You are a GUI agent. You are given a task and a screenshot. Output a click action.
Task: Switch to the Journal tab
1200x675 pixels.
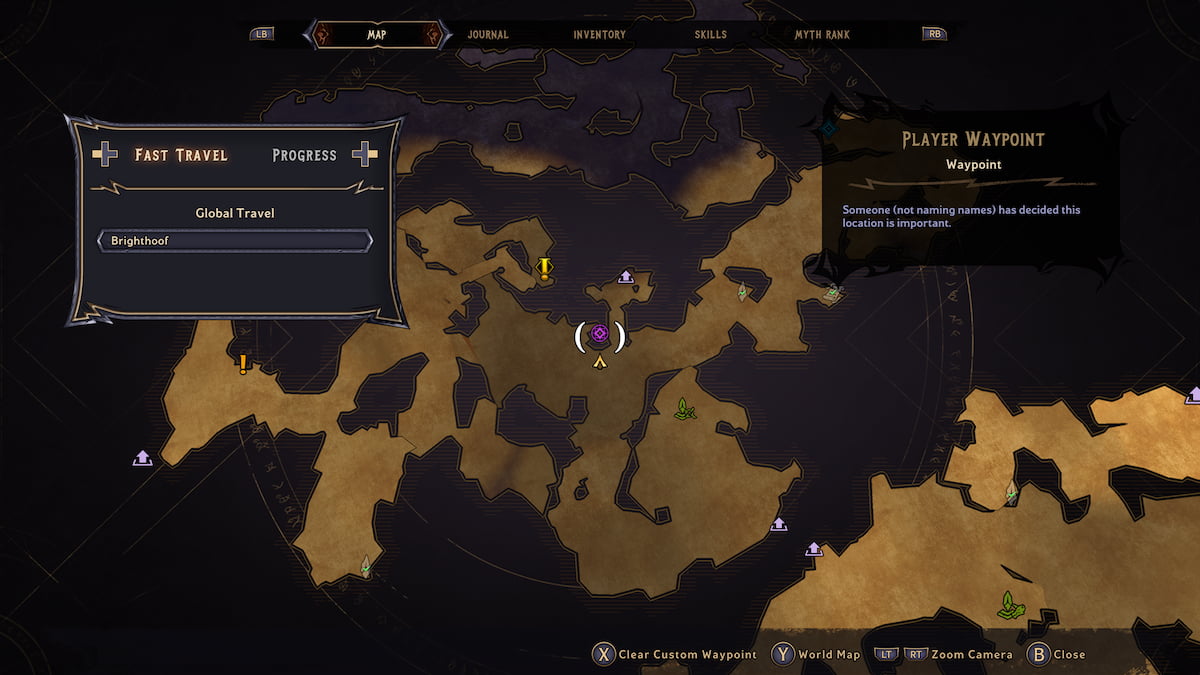click(x=488, y=35)
